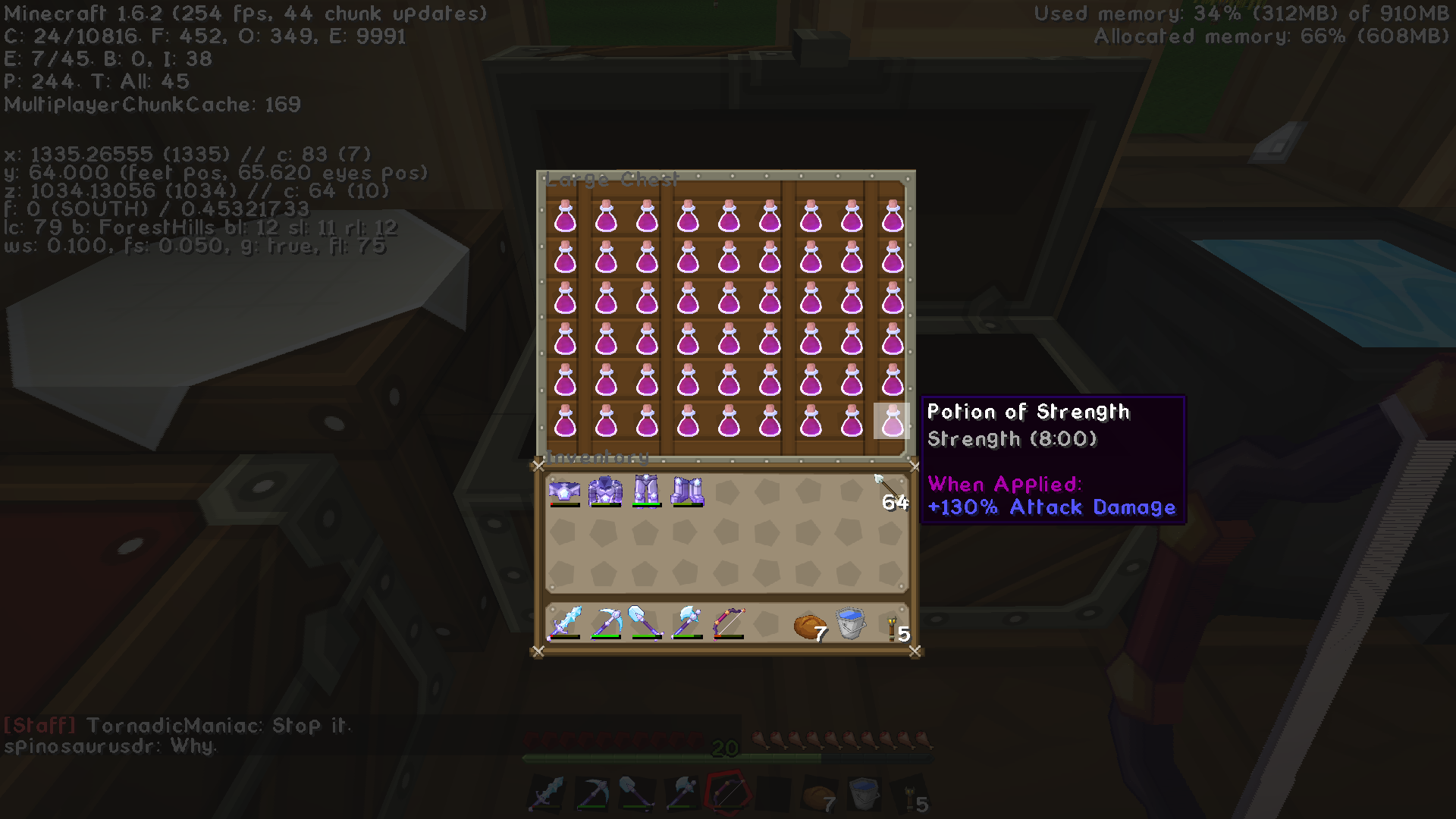Image resolution: width=1456 pixels, height=819 pixels.
Task: Click the potion in the chest's bottom-left slot
Action: click(565, 422)
